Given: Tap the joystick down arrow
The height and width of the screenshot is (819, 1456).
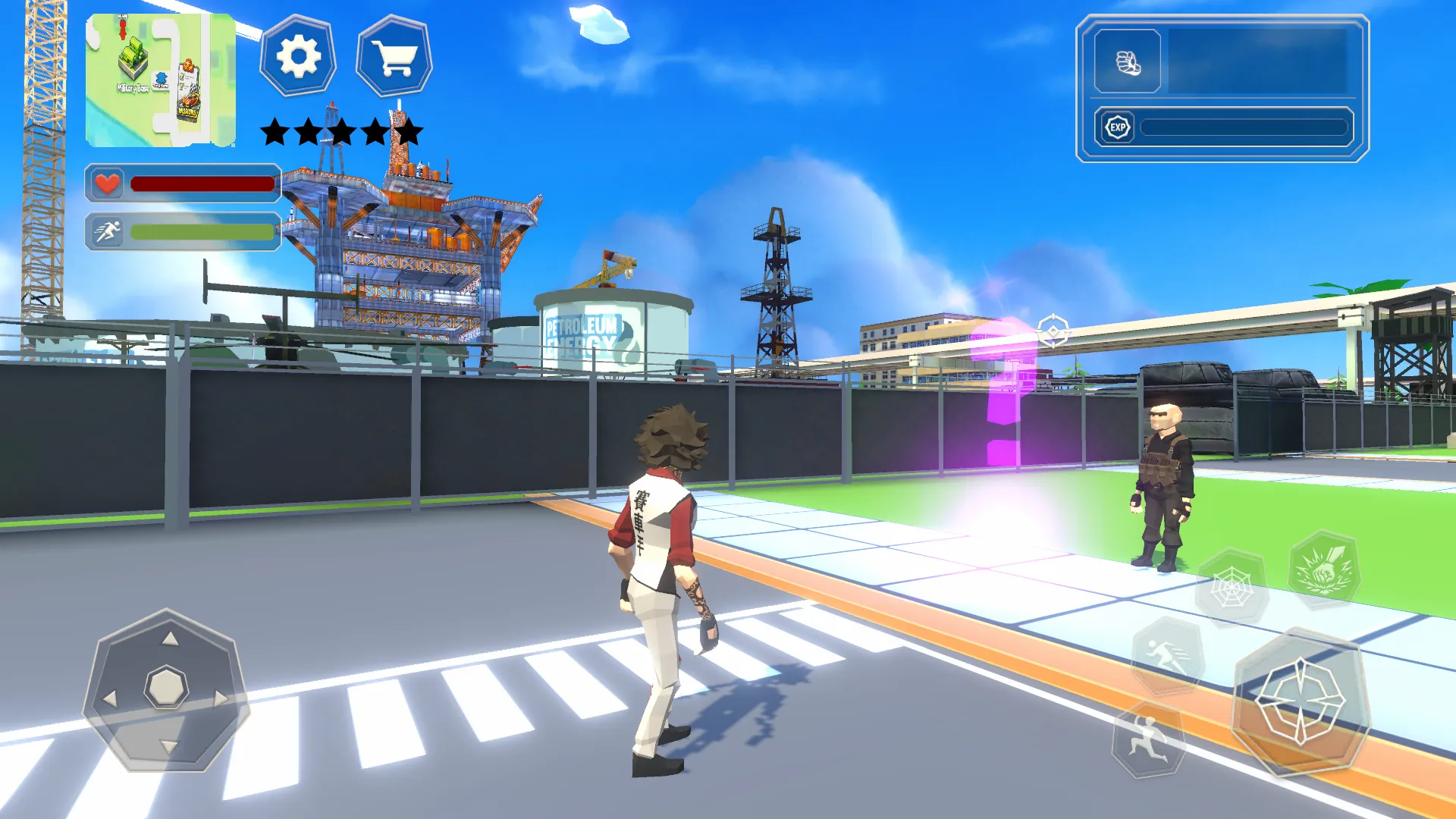Looking at the screenshot, I should coord(168,747).
